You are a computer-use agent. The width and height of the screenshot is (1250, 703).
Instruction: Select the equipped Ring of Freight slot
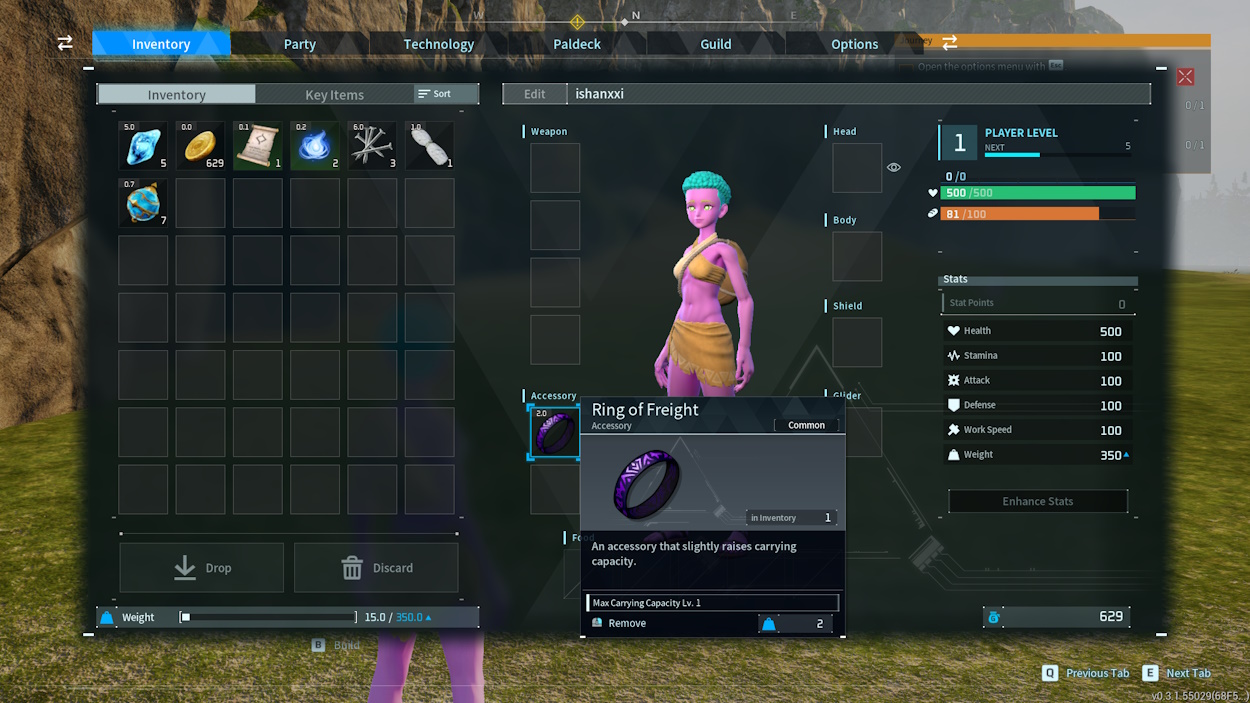click(x=554, y=432)
